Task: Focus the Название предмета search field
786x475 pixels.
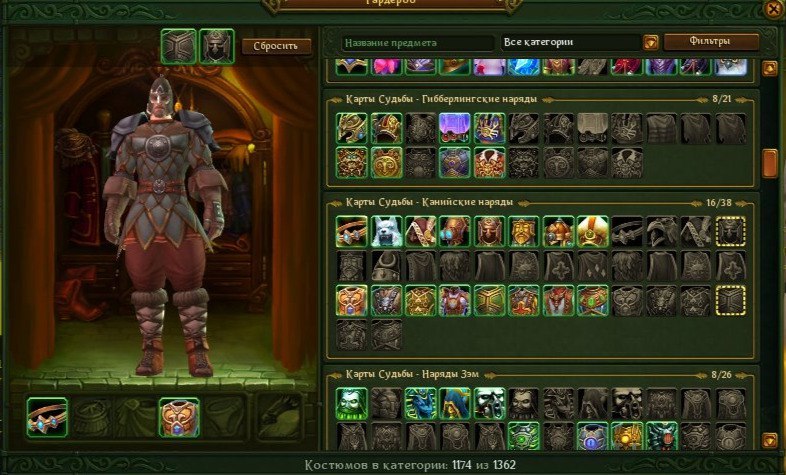Action: tap(415, 43)
